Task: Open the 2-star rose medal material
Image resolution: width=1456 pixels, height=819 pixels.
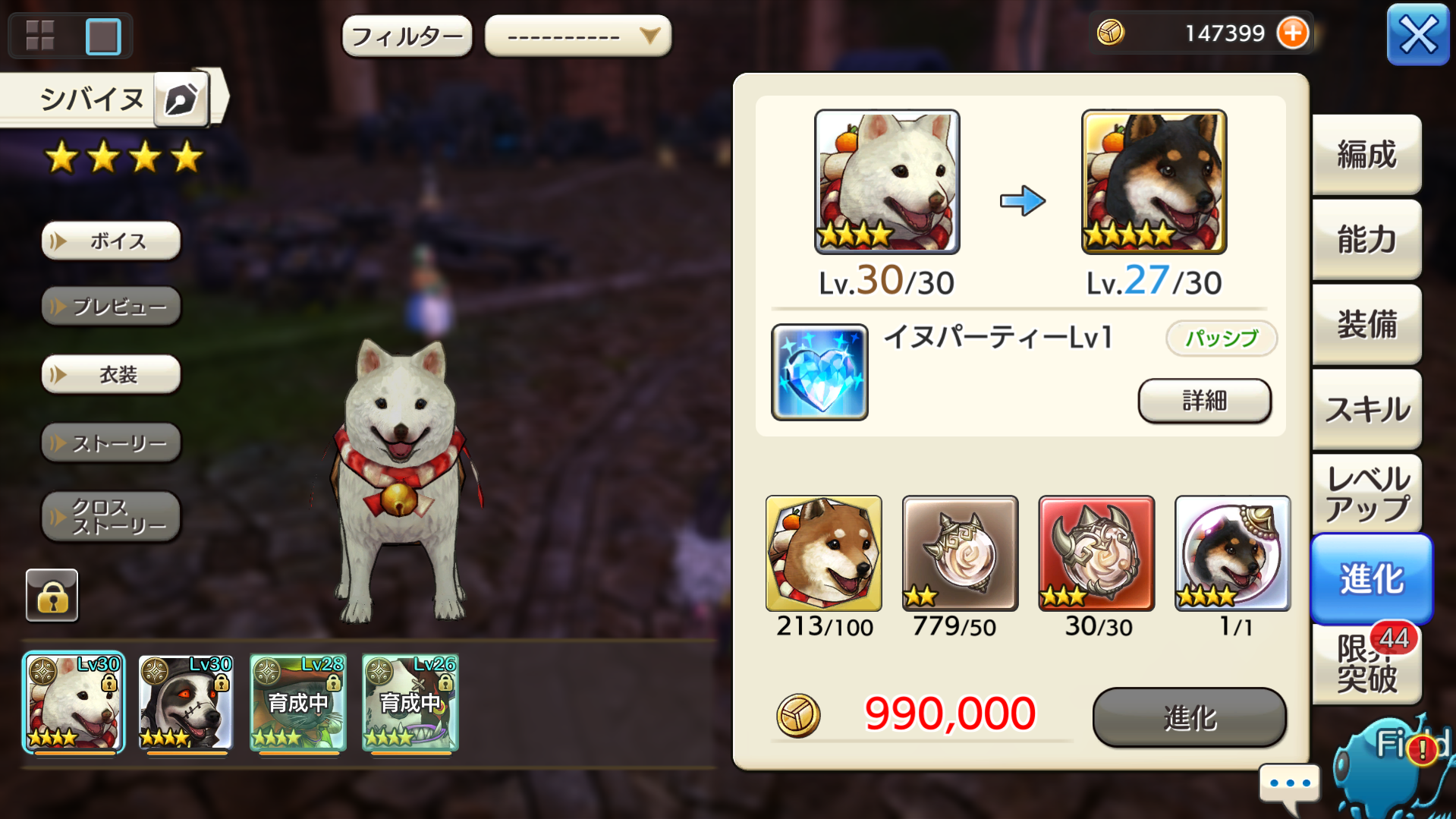Action: tap(959, 553)
